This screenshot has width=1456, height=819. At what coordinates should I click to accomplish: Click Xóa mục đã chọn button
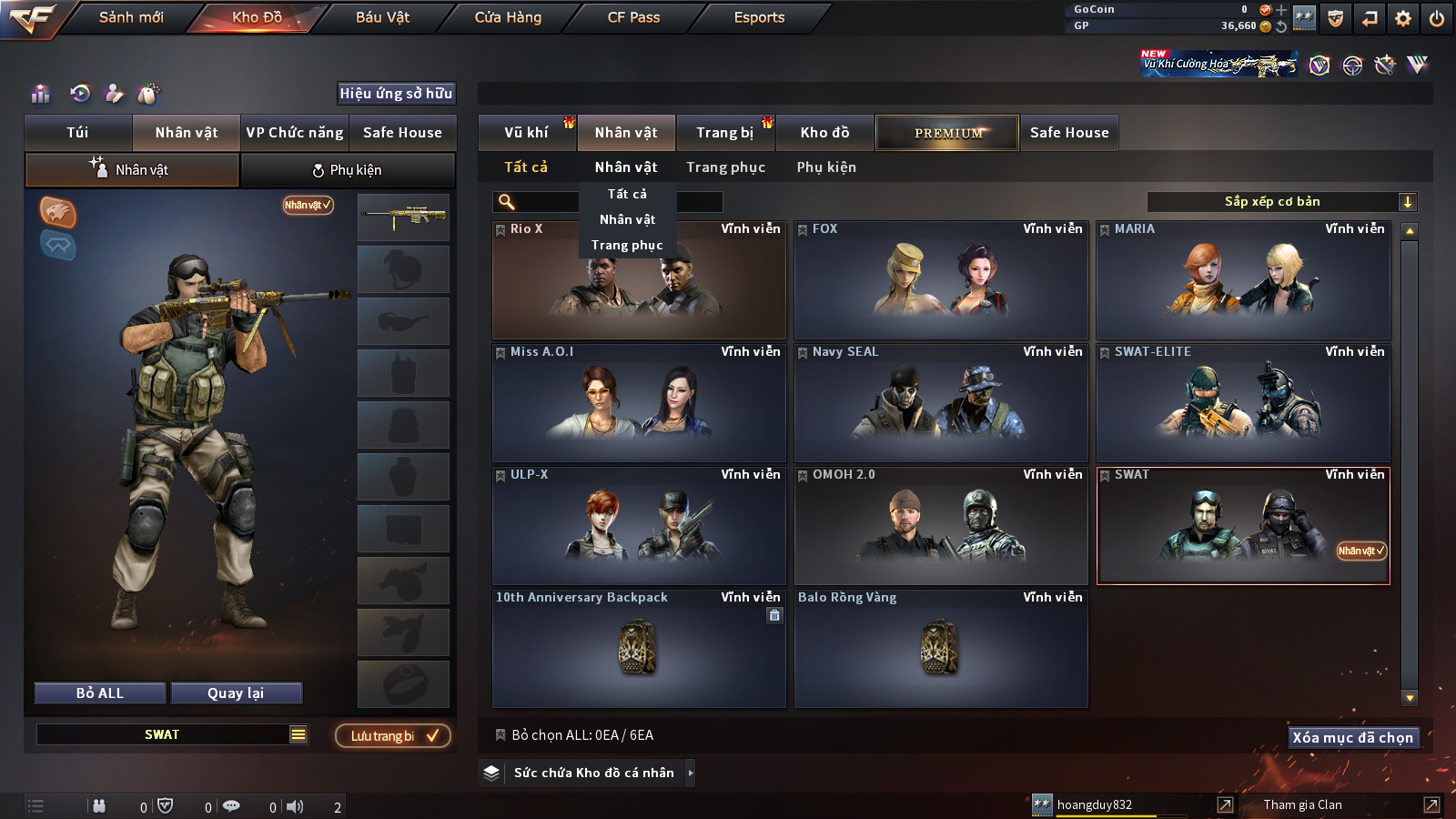(1353, 738)
